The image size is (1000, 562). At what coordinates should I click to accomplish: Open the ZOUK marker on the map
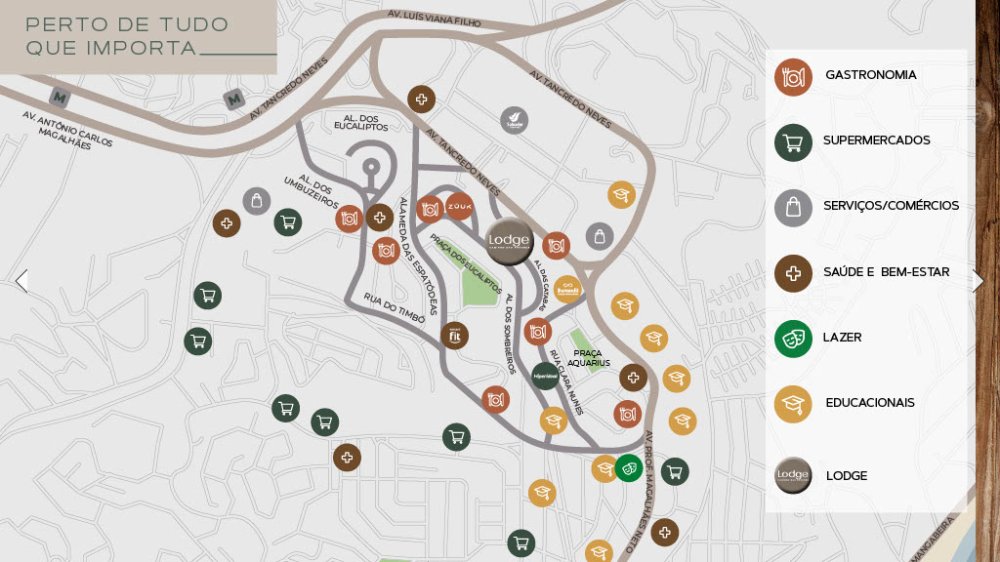[459, 206]
